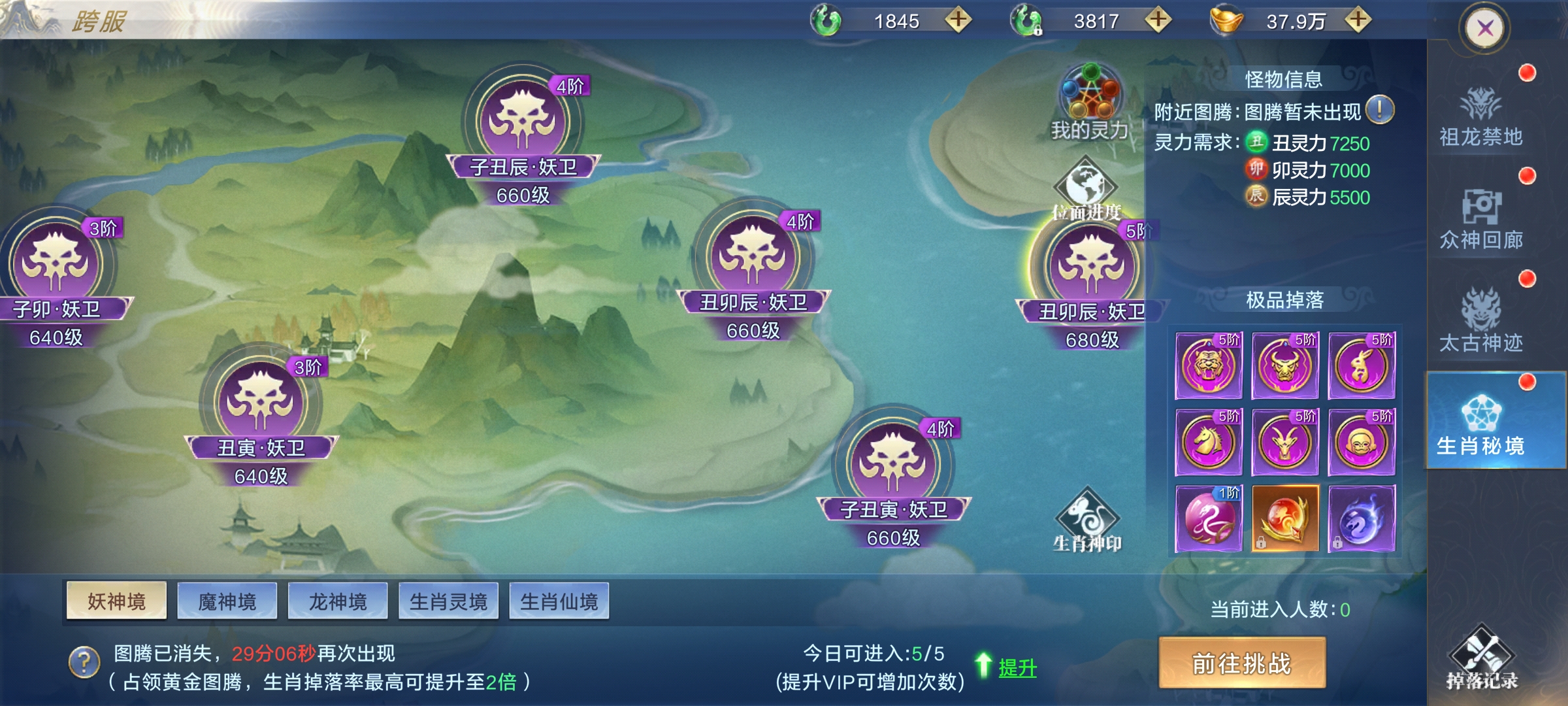The width and height of the screenshot is (1568, 706).
Task: Choose the 生肖仙境 tab
Action: (559, 601)
